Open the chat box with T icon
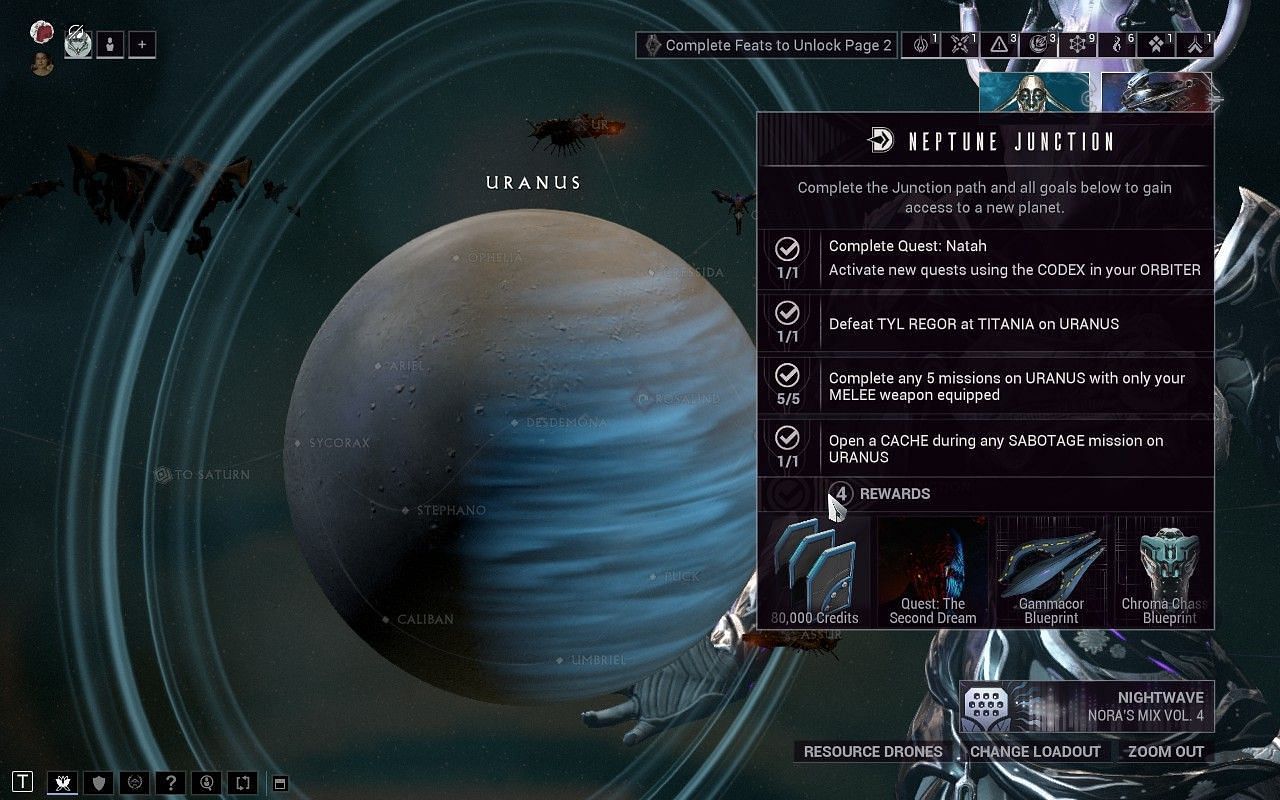This screenshot has width=1280, height=800. 23,782
